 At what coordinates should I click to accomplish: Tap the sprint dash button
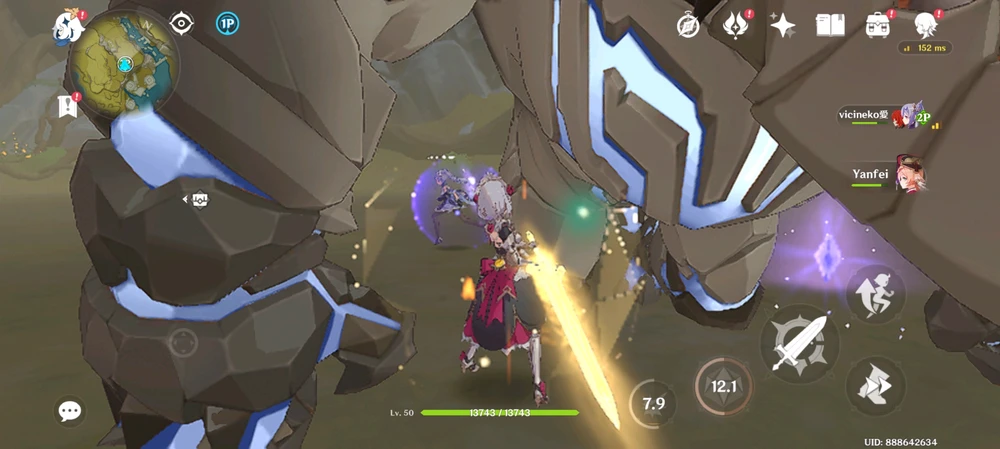pyautogui.click(x=875, y=385)
